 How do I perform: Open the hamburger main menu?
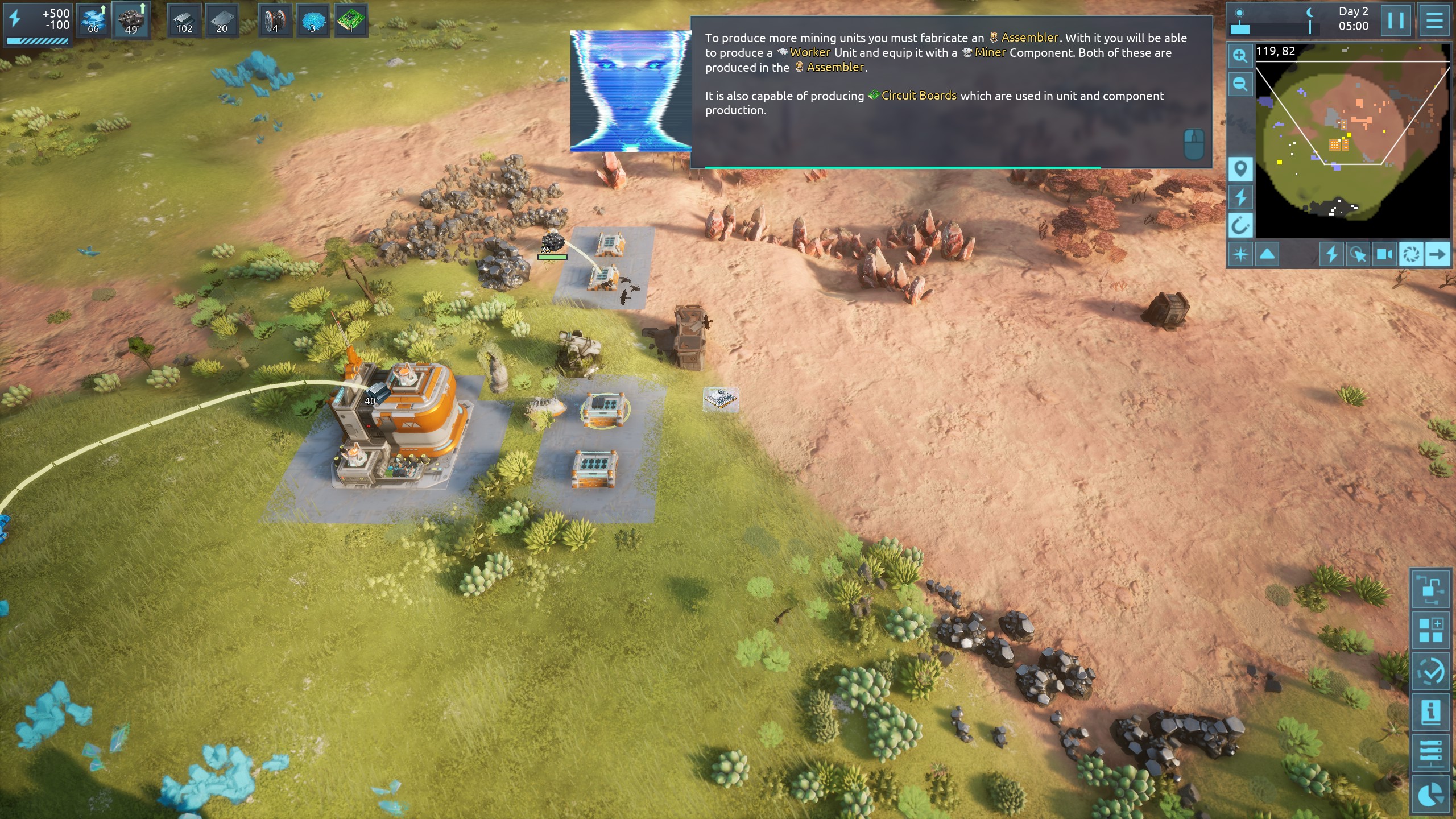(1434, 21)
